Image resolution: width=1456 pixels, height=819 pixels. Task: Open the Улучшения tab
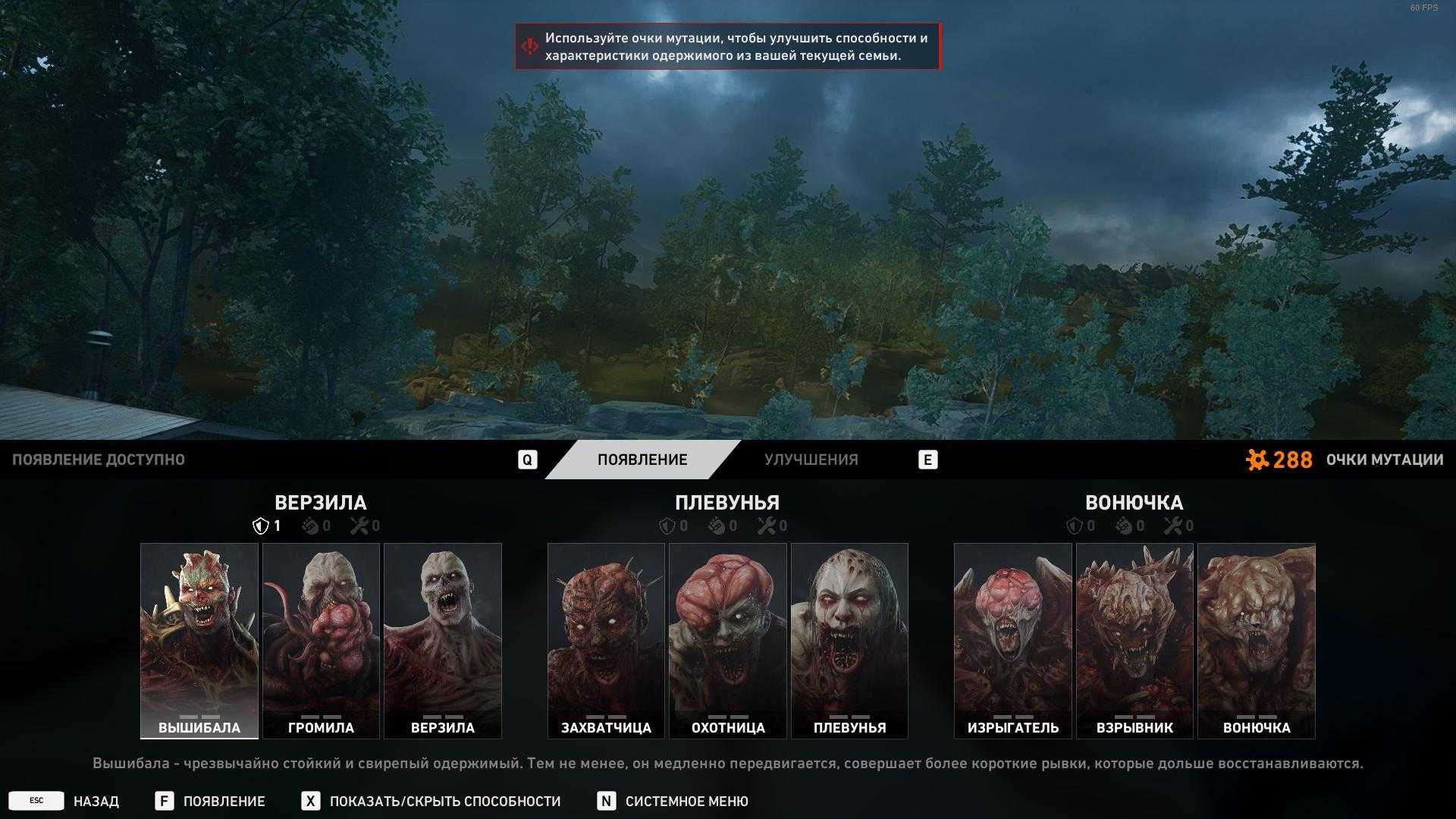pyautogui.click(x=811, y=460)
